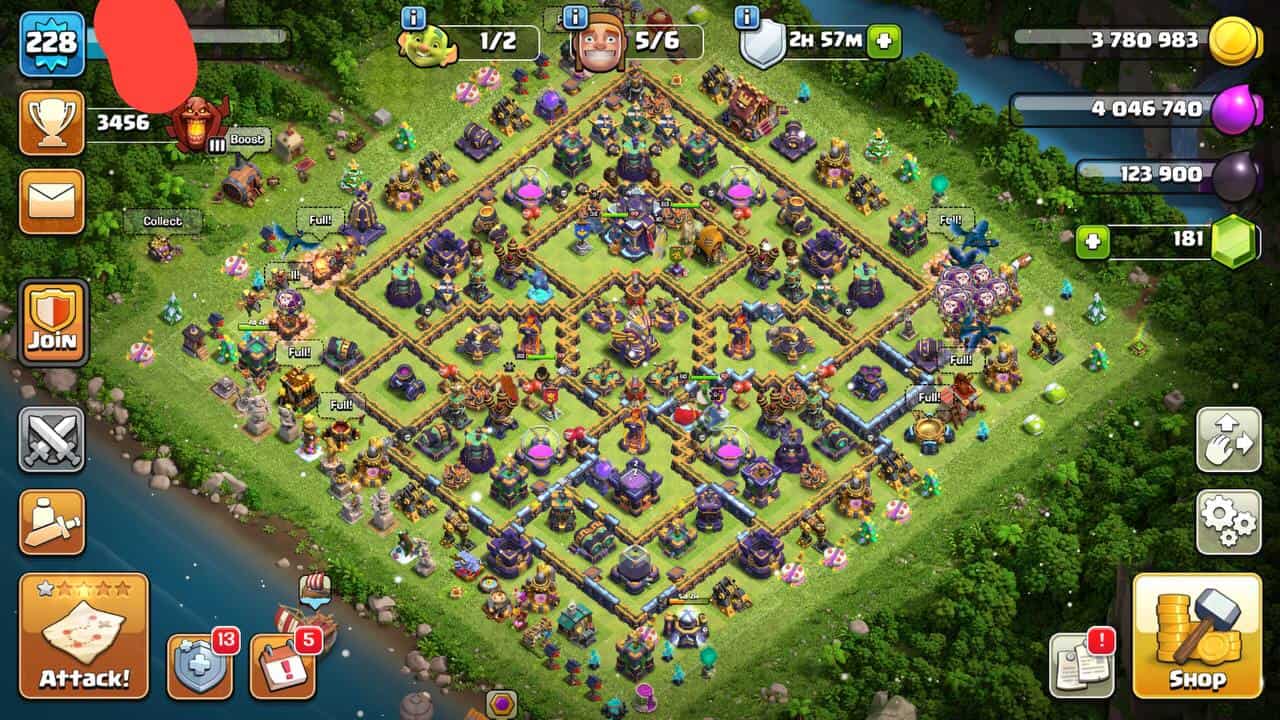This screenshot has width=1280, height=720.
Task: Tap the Attack! map button
Action: tap(84, 636)
